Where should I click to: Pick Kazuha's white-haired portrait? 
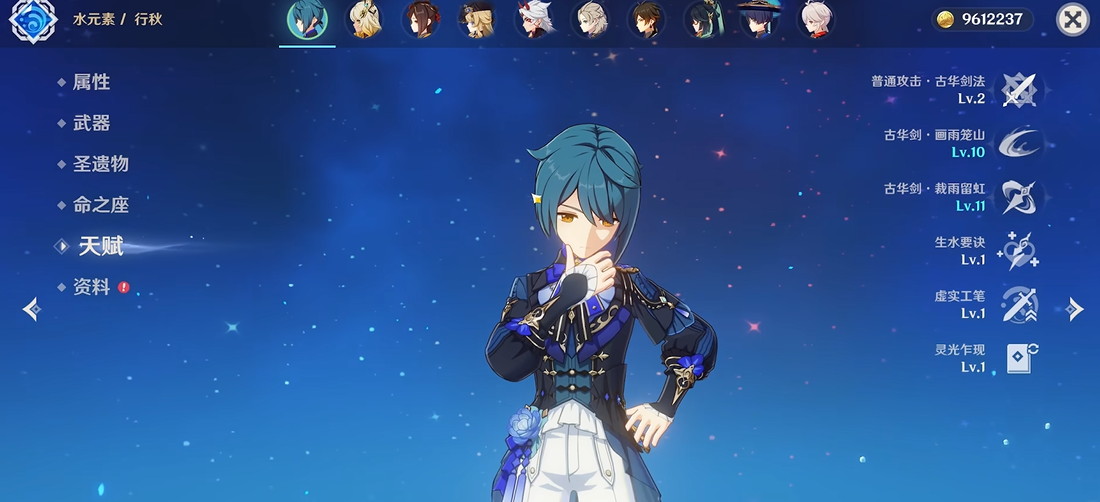tap(816, 20)
